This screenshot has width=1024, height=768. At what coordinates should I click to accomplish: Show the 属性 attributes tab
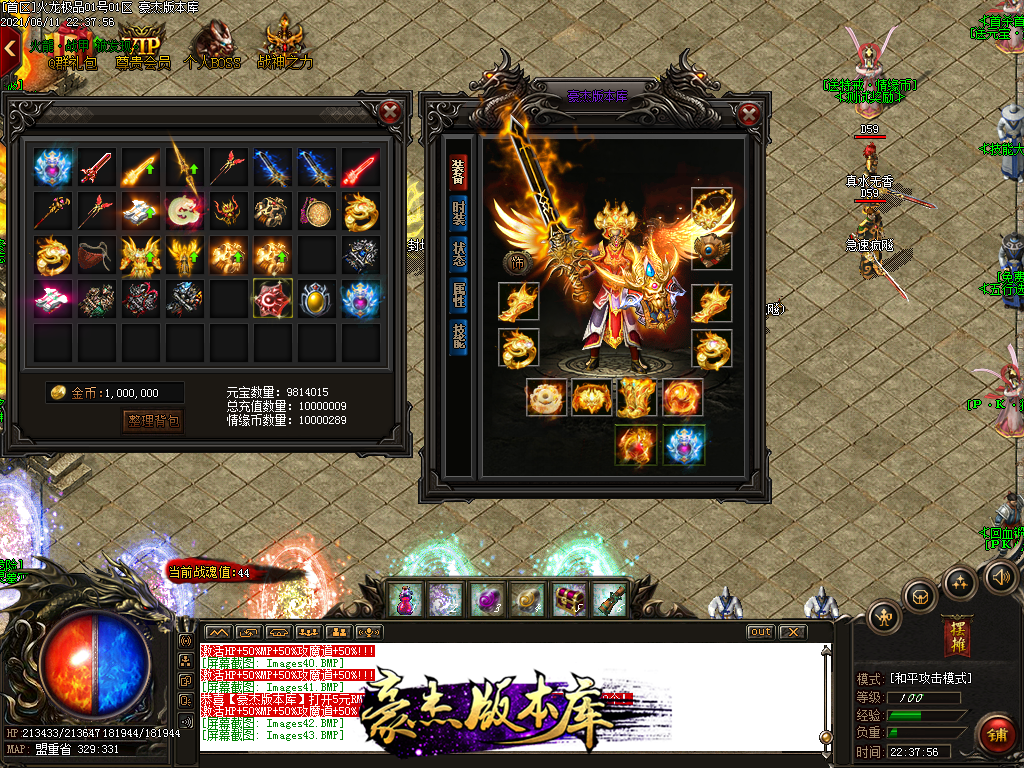(458, 293)
